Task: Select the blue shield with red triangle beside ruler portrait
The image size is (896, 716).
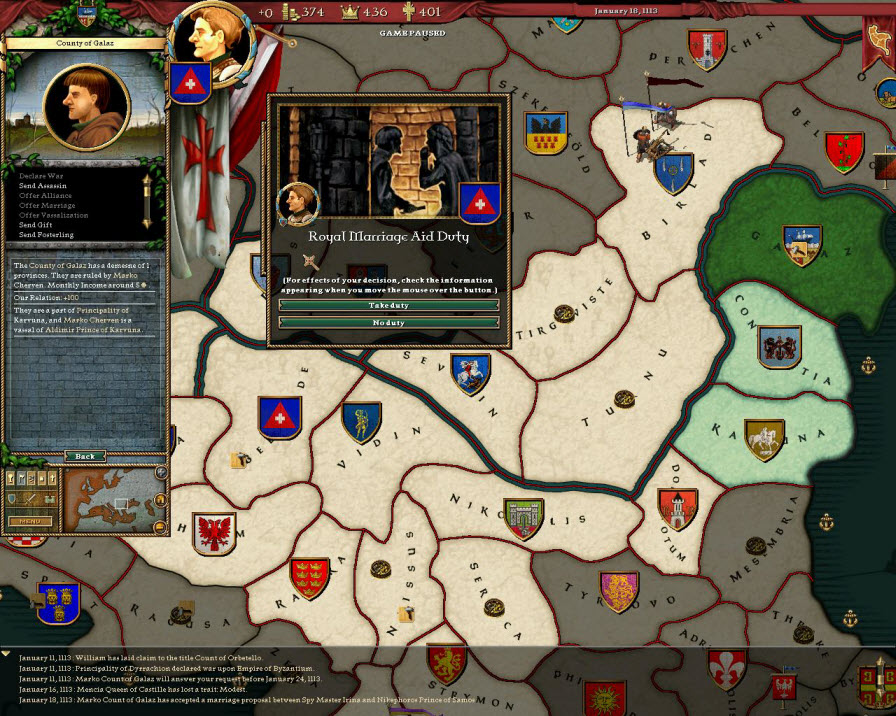Action: (x=188, y=82)
